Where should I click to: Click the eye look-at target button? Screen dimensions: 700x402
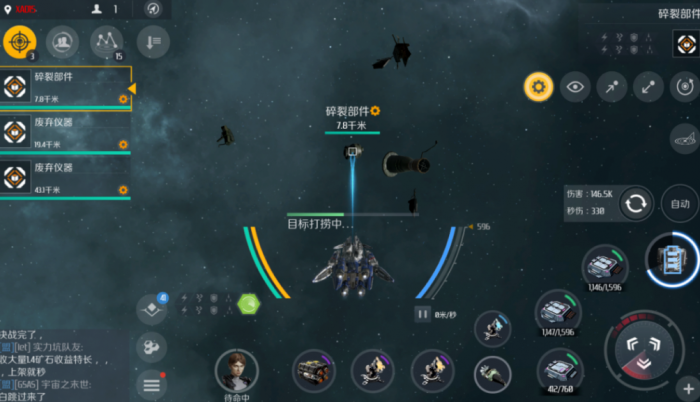tap(575, 87)
